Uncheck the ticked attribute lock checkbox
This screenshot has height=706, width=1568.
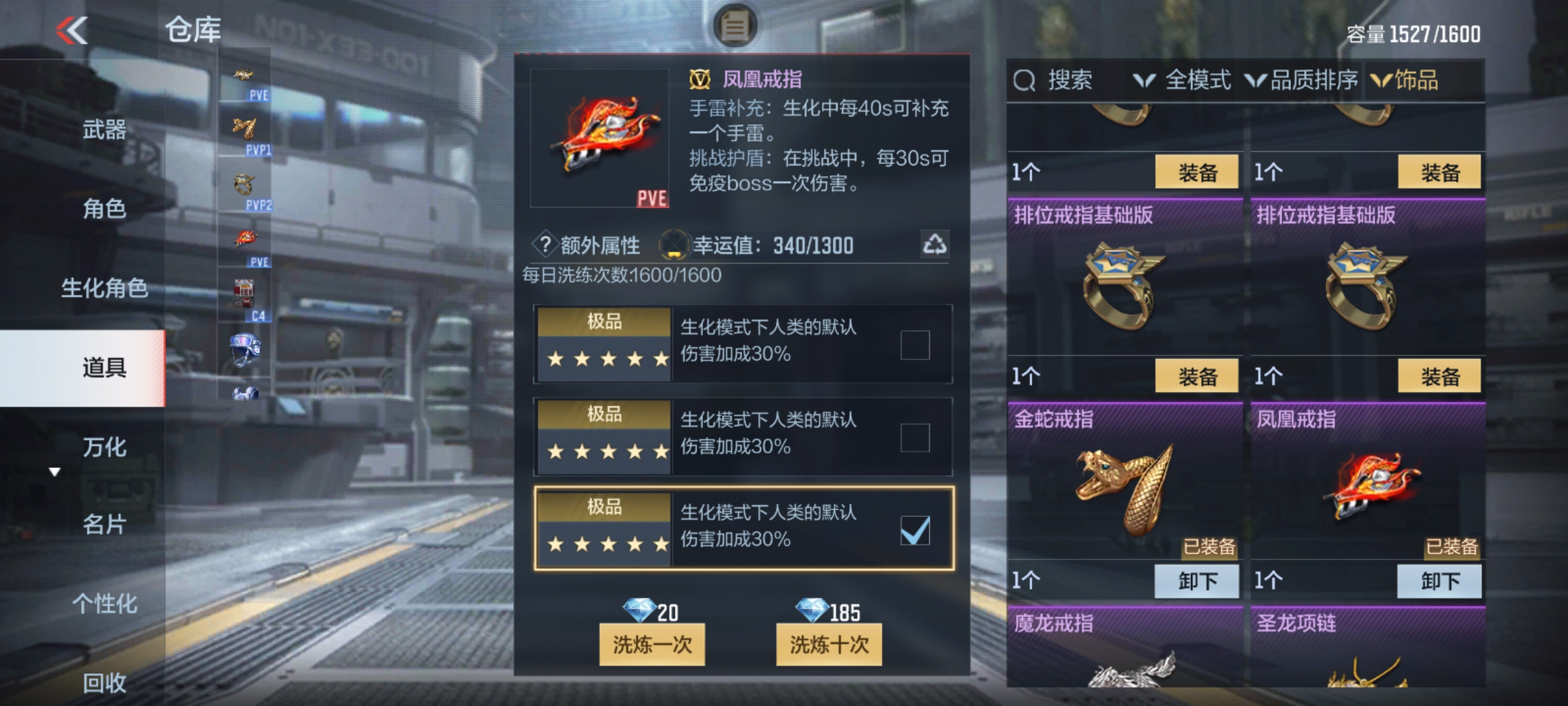click(x=915, y=530)
